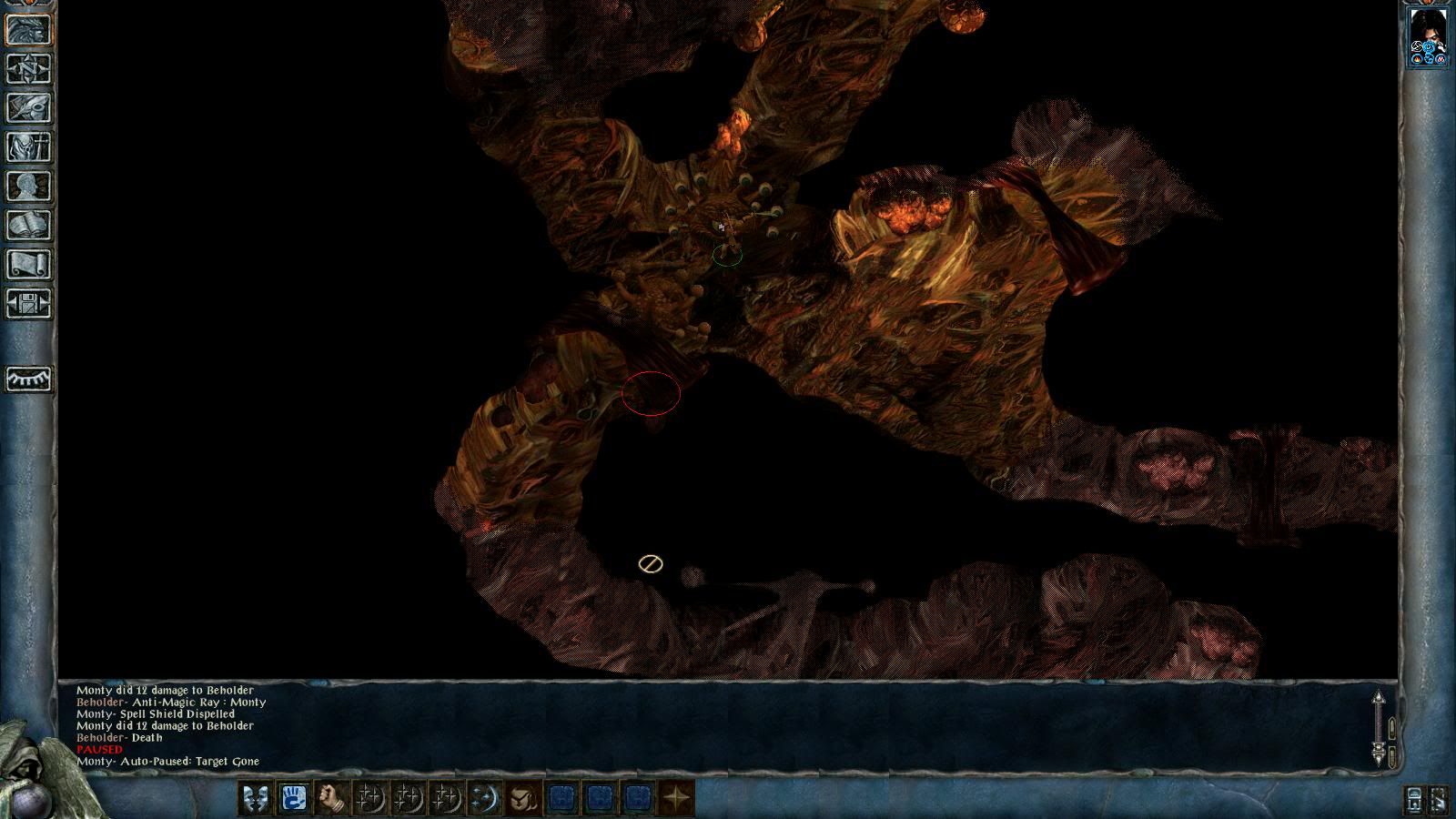The image size is (1456, 819).
Task: Open the priest scroll button
Action: coord(29,265)
